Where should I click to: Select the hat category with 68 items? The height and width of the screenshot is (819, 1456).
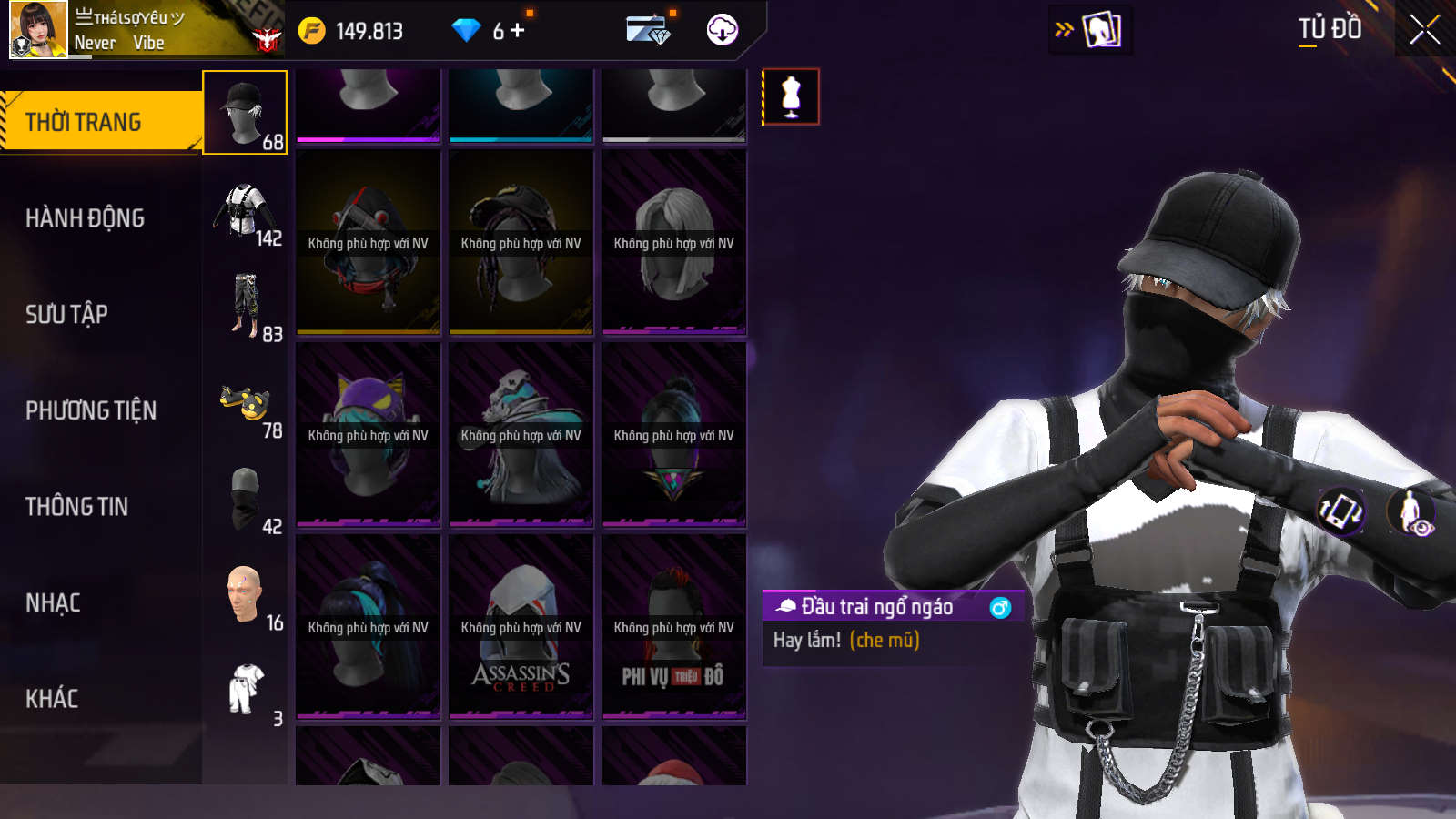(x=245, y=113)
